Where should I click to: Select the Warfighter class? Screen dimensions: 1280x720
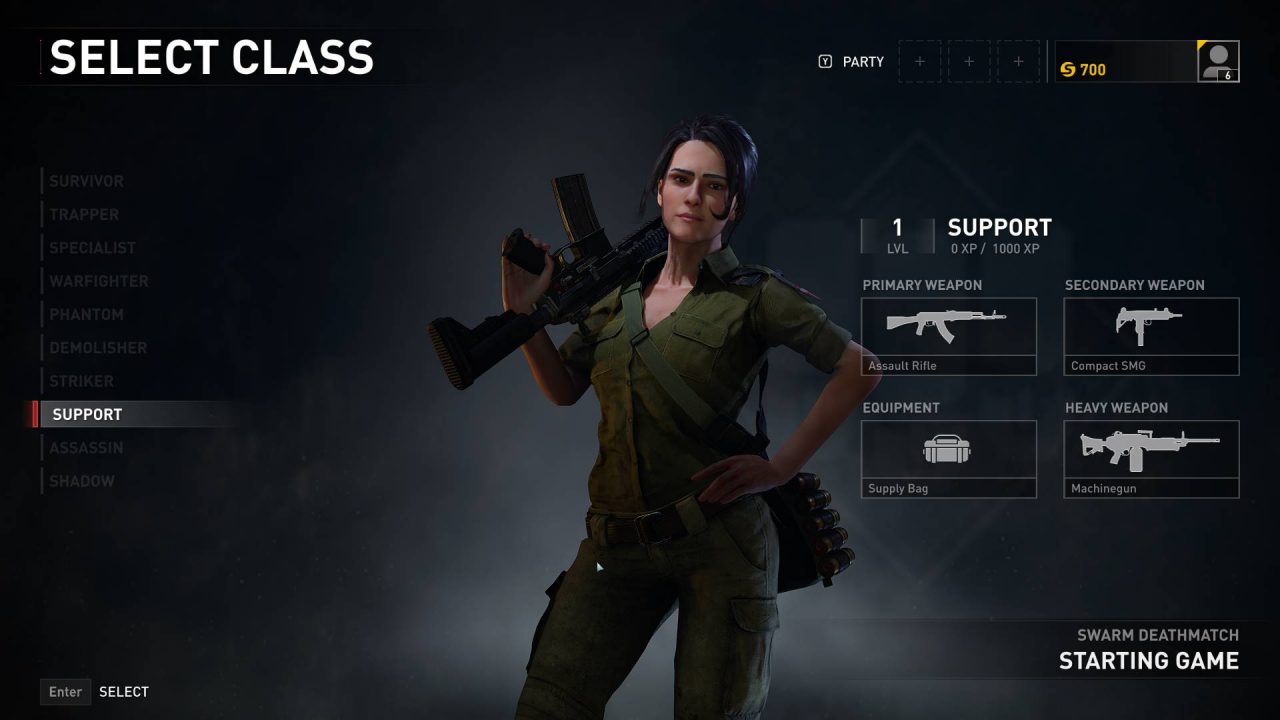(x=98, y=281)
